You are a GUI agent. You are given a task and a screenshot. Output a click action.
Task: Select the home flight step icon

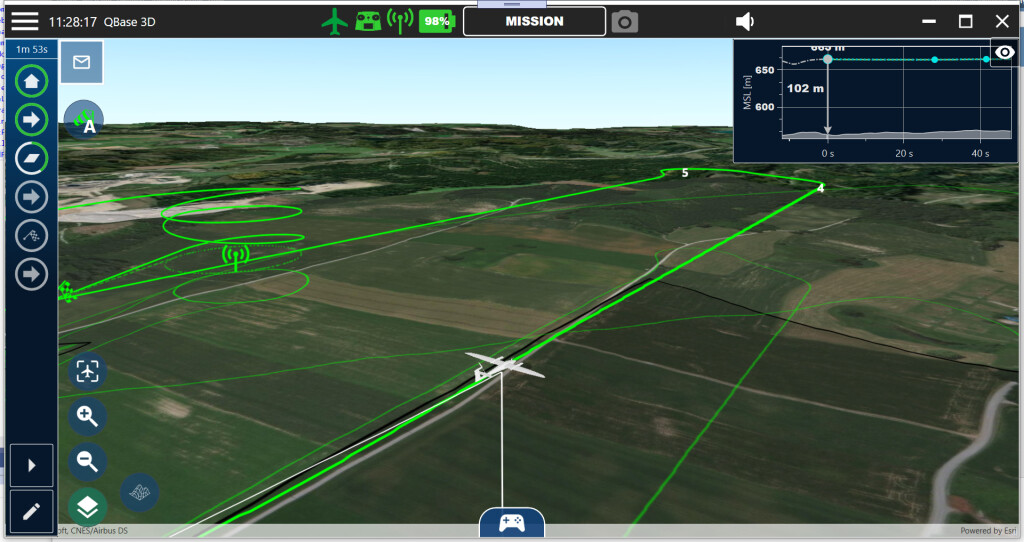(x=32, y=81)
